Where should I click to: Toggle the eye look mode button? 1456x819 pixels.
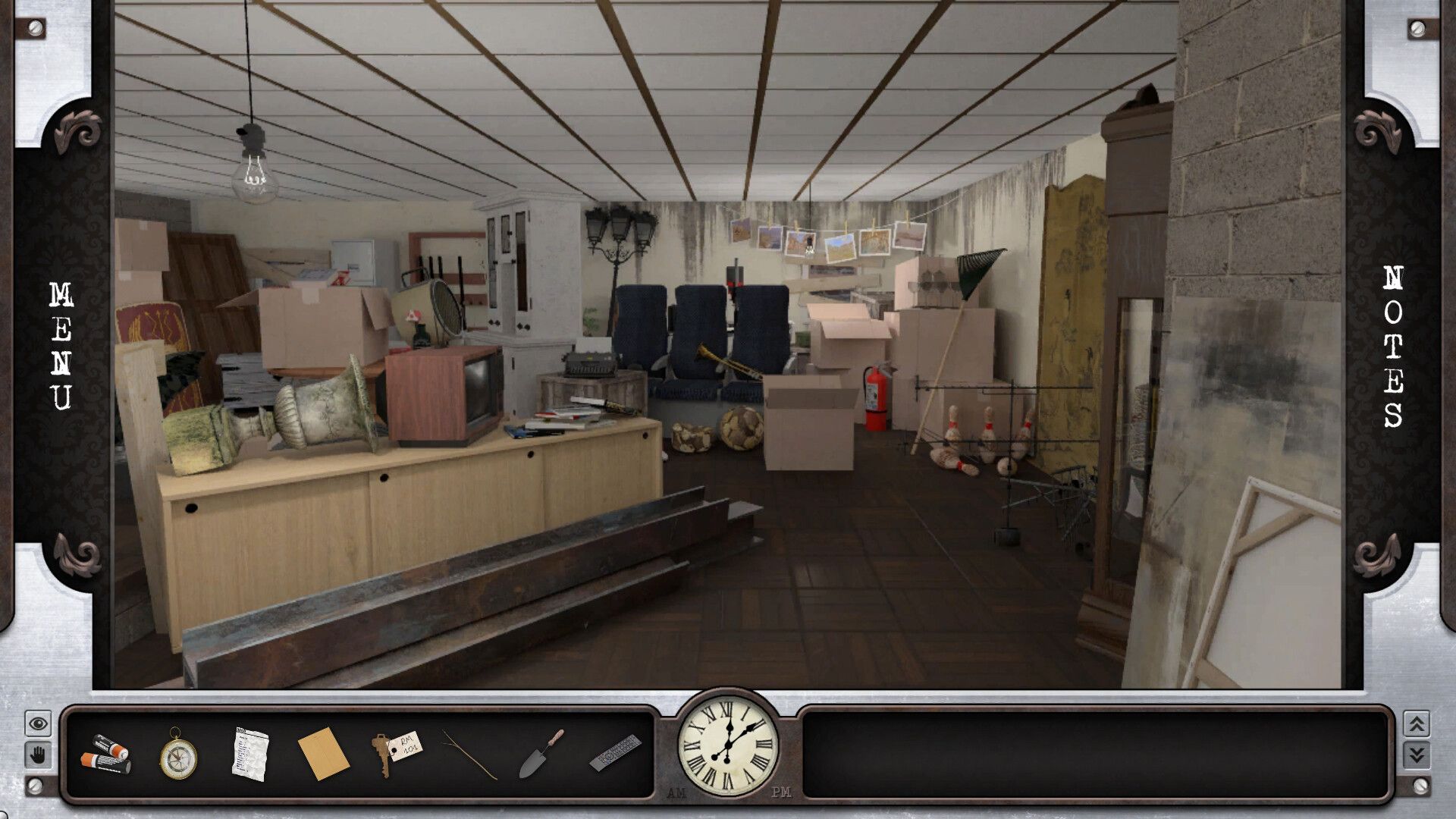click(38, 724)
